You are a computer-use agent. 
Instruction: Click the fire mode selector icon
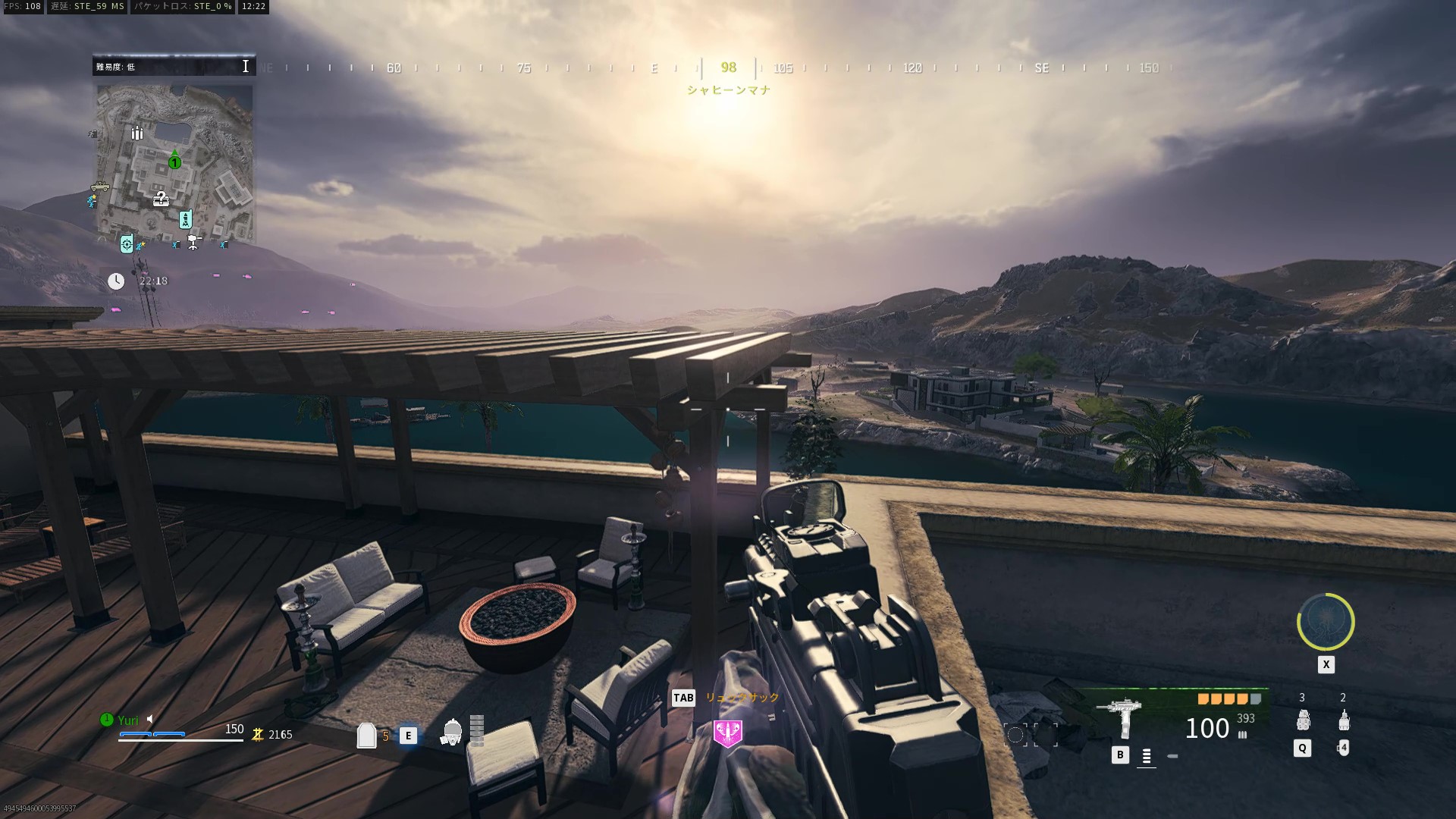[x=1146, y=756]
